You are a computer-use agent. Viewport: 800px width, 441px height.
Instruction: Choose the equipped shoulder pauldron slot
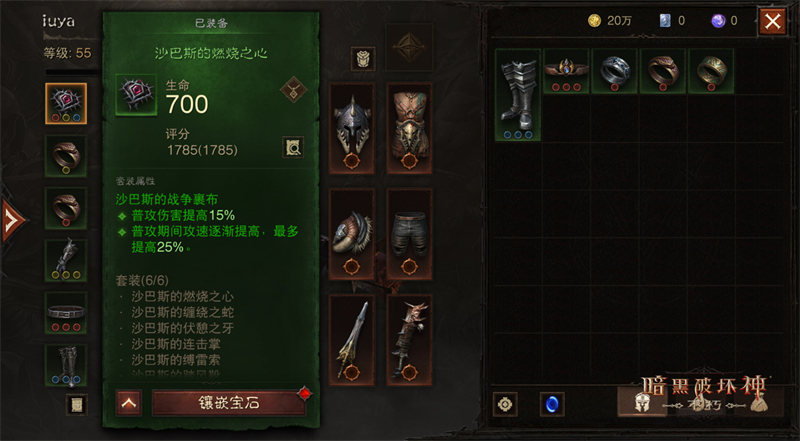[352, 231]
